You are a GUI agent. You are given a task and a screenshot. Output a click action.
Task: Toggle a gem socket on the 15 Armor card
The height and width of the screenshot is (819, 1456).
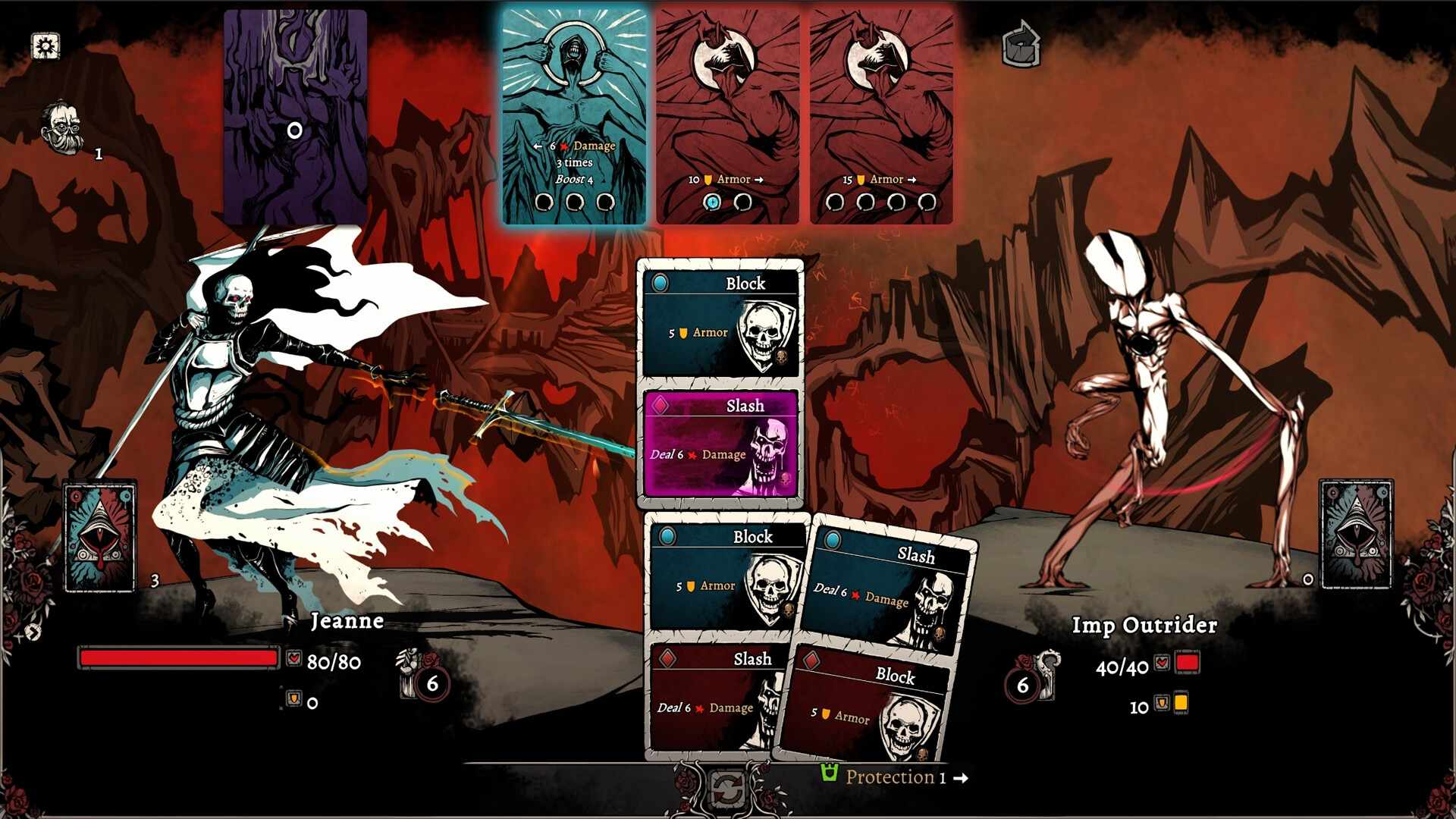coord(835,202)
